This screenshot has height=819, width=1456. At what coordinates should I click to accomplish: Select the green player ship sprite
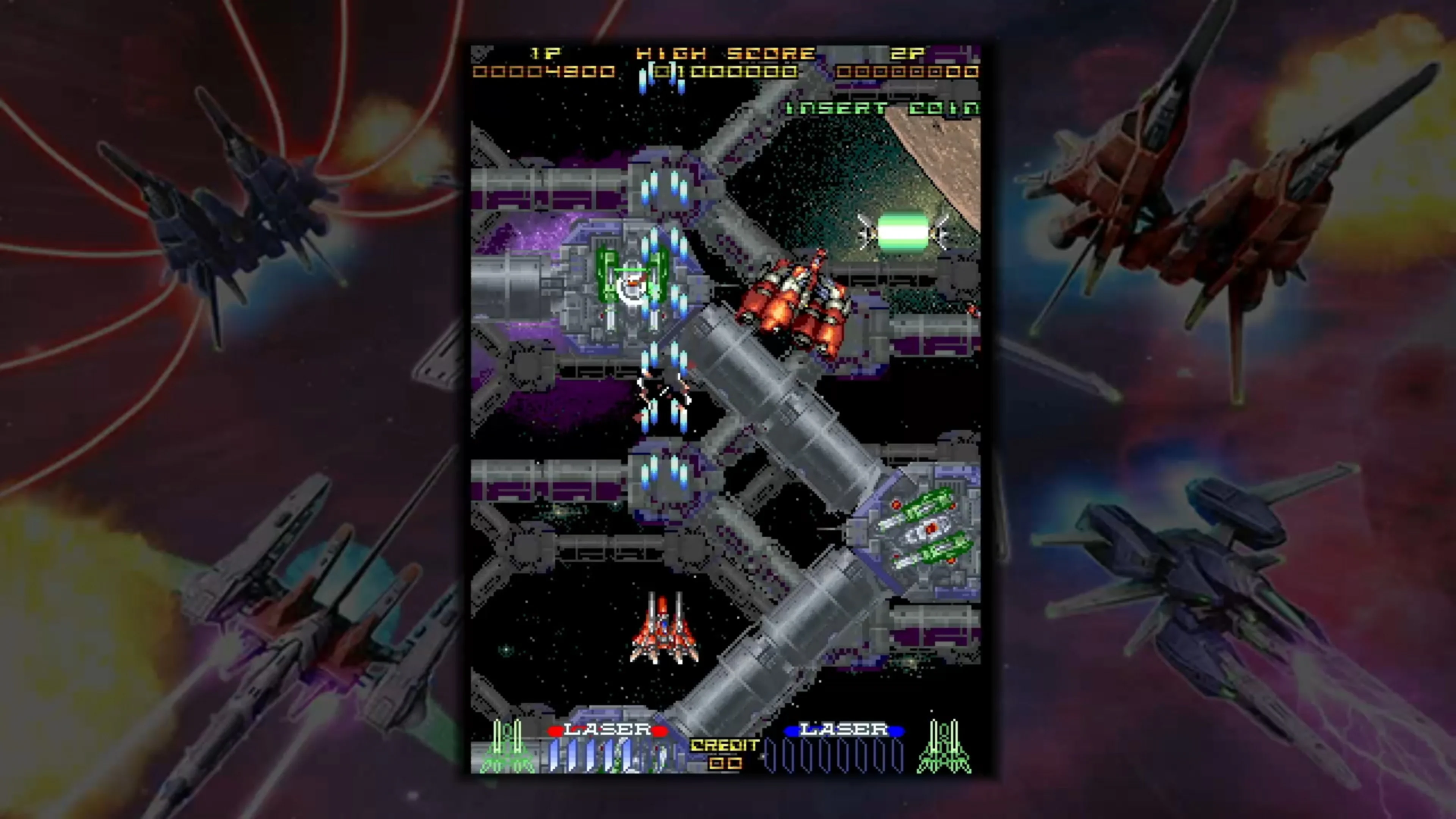633,282
